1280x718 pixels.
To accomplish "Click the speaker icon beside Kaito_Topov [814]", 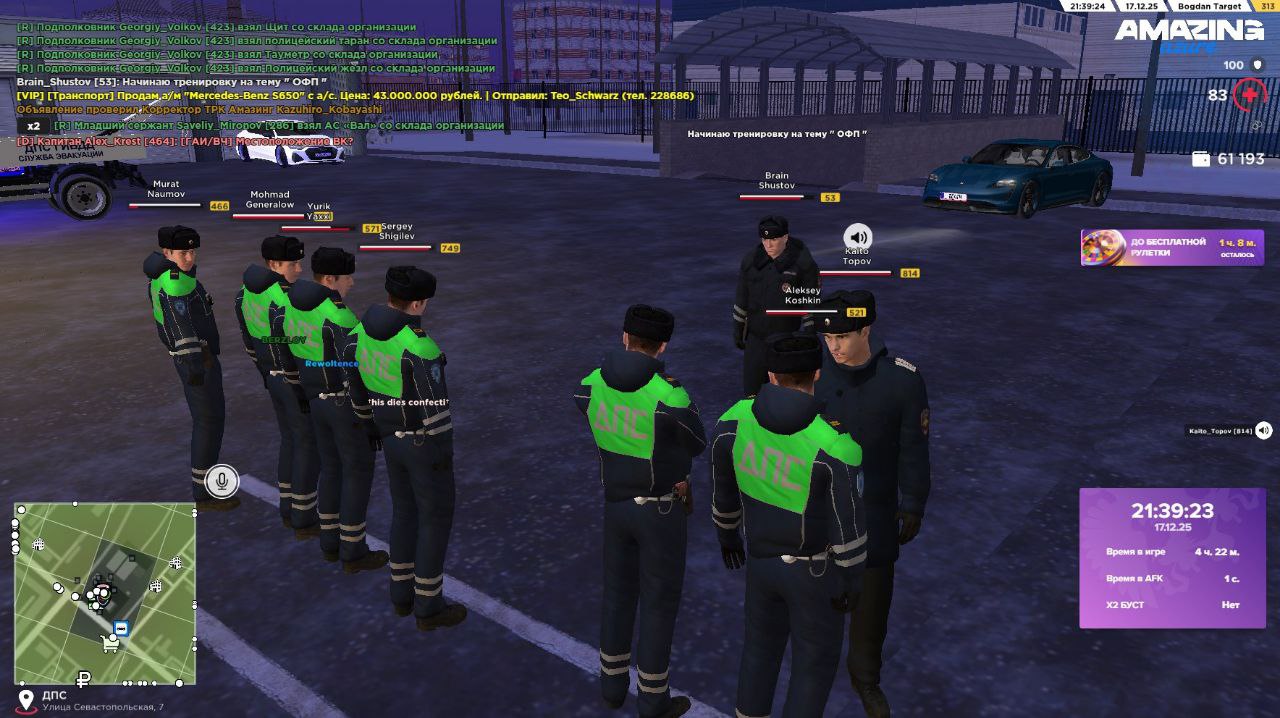I will point(1264,430).
